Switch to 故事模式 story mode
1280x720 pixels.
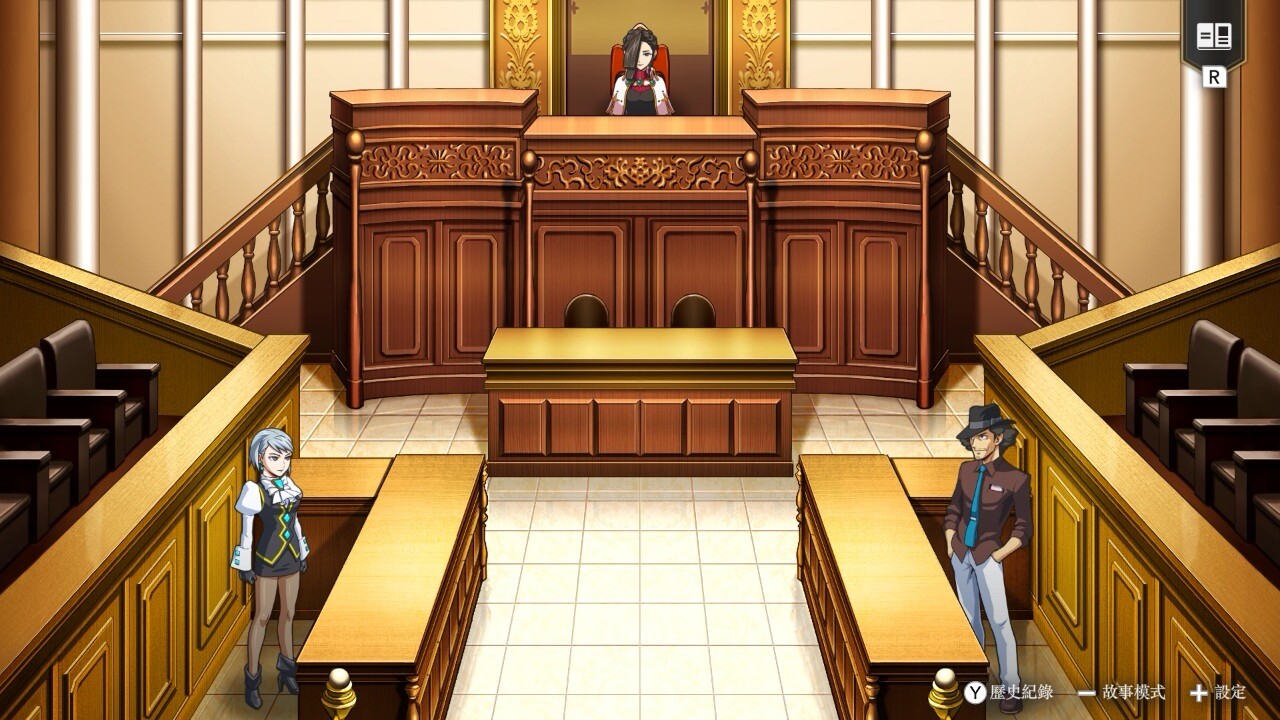click(1122, 692)
